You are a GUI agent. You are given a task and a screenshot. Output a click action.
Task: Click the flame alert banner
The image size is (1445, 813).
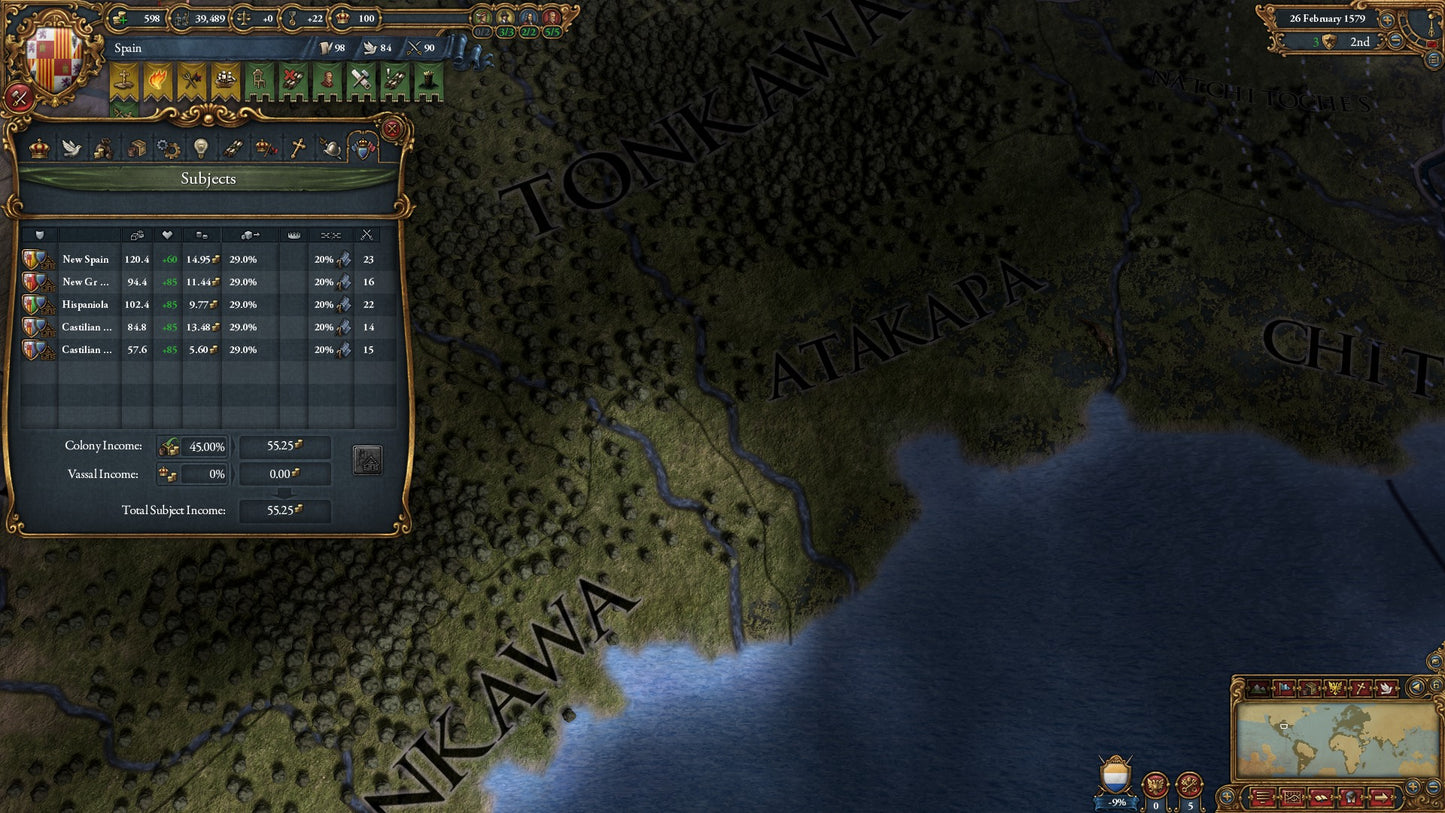pyautogui.click(x=157, y=82)
